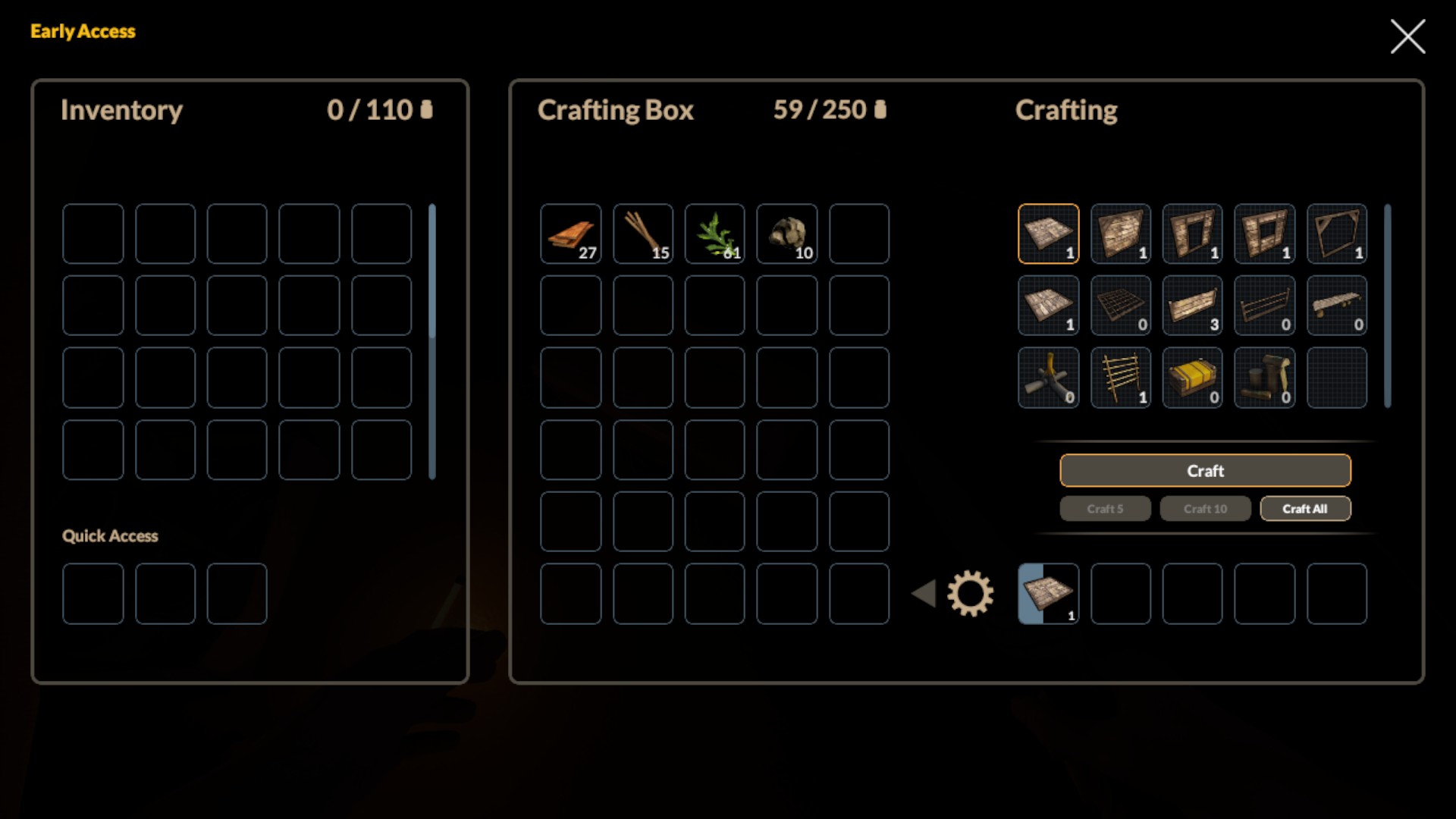1456x819 pixels.
Task: Choose the yellow storage chest recipe
Action: tap(1193, 378)
